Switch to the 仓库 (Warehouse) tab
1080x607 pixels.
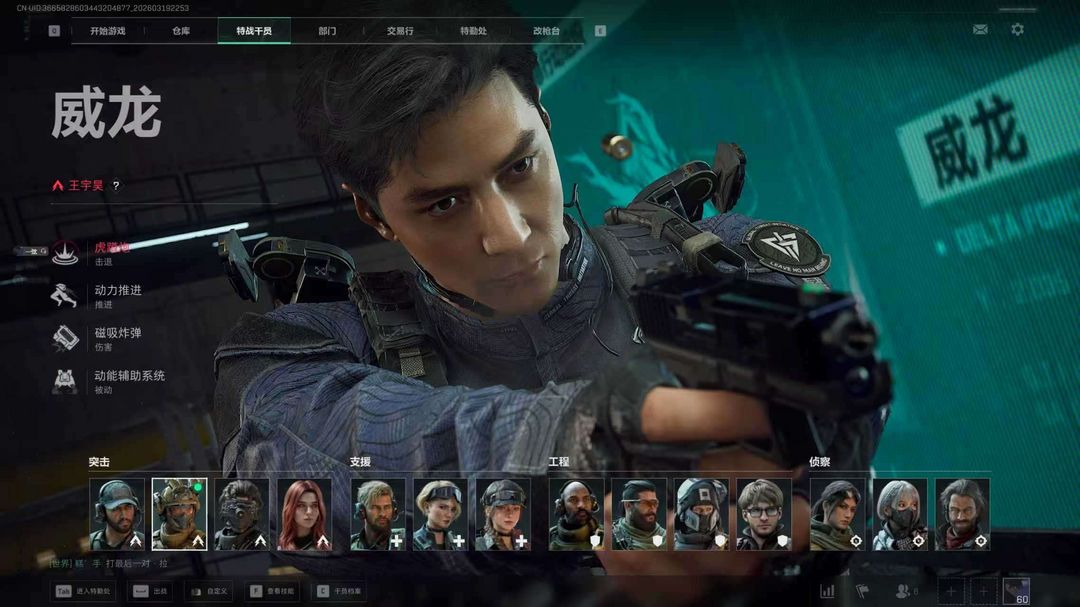click(181, 31)
